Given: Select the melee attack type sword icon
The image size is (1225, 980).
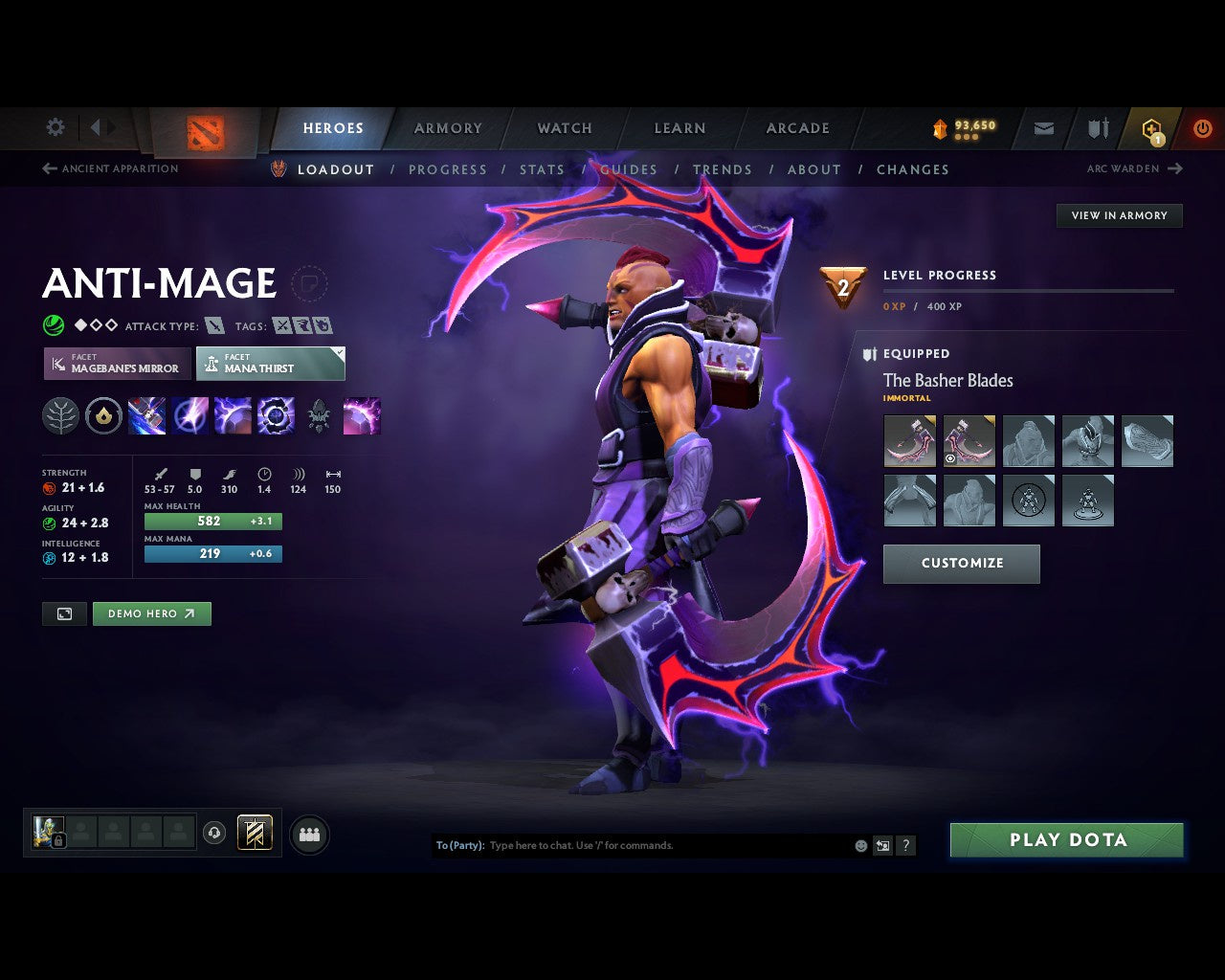Looking at the screenshot, I should [x=214, y=325].
